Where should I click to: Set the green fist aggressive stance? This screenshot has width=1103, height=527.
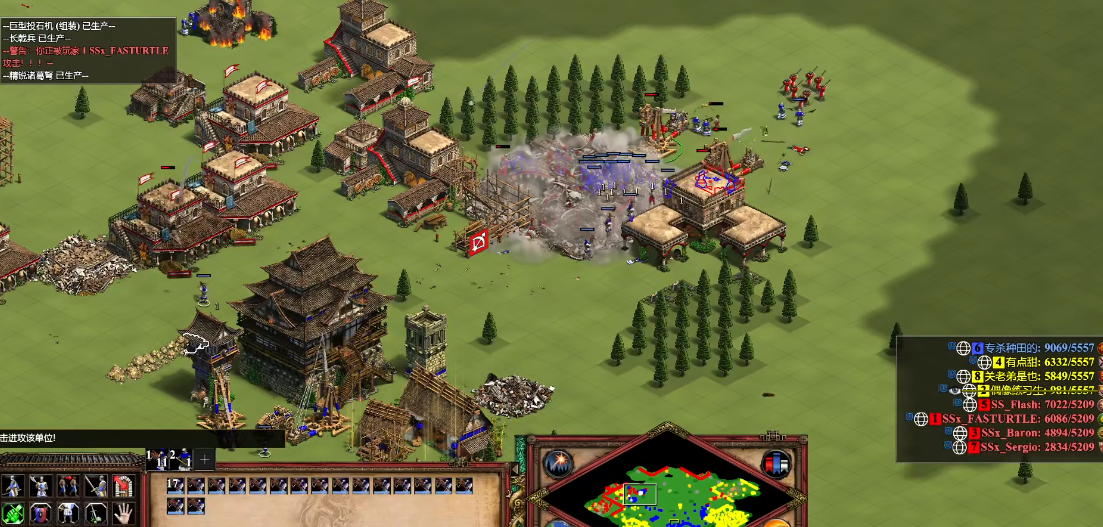click(x=14, y=515)
